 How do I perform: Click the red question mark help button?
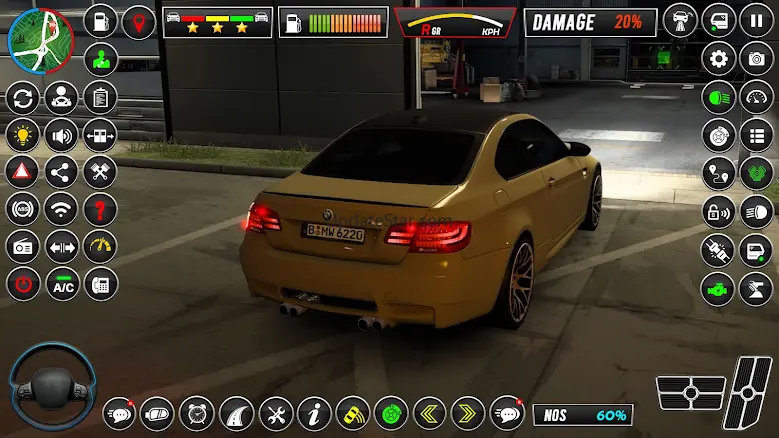click(x=100, y=209)
